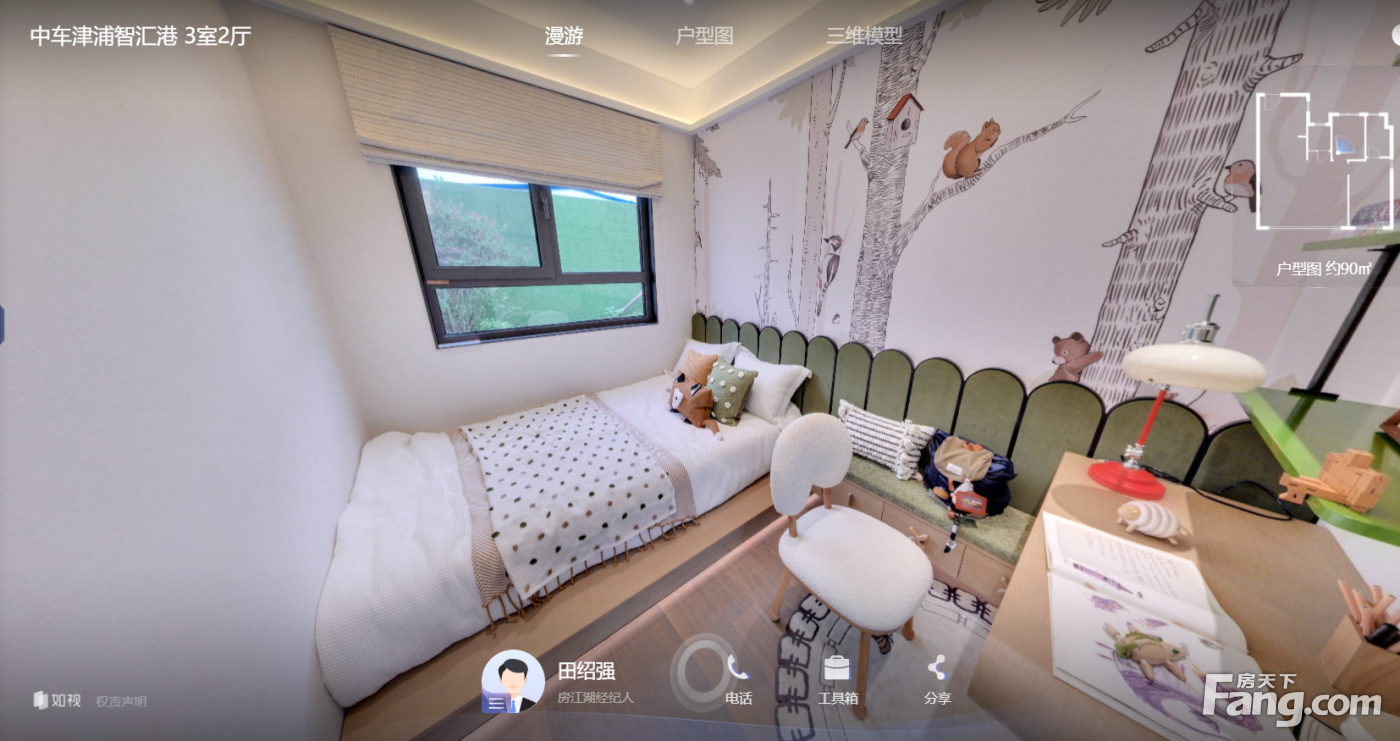Switch to the 漫游 roaming tab
This screenshot has width=1400, height=741.
point(563,36)
